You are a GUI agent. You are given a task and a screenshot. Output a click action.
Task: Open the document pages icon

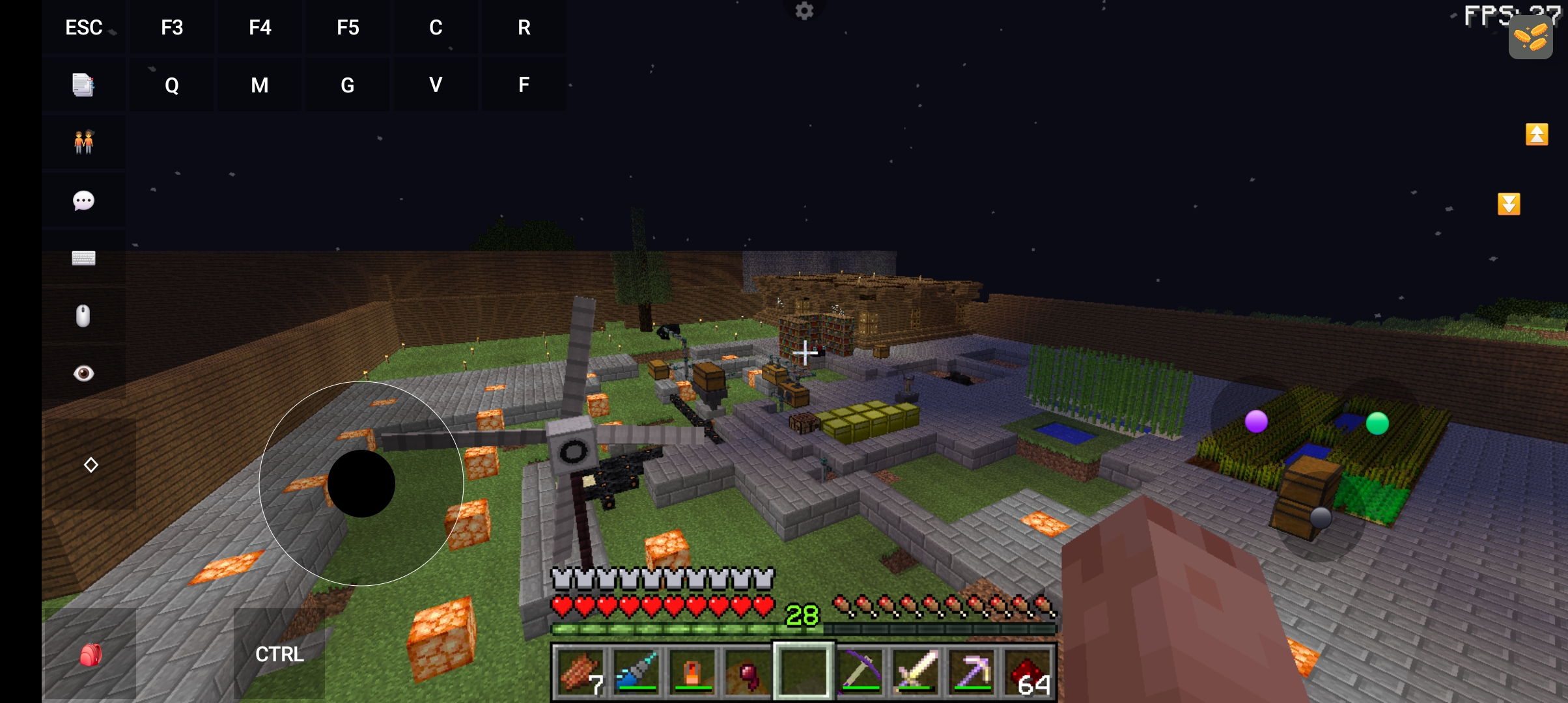coord(83,85)
